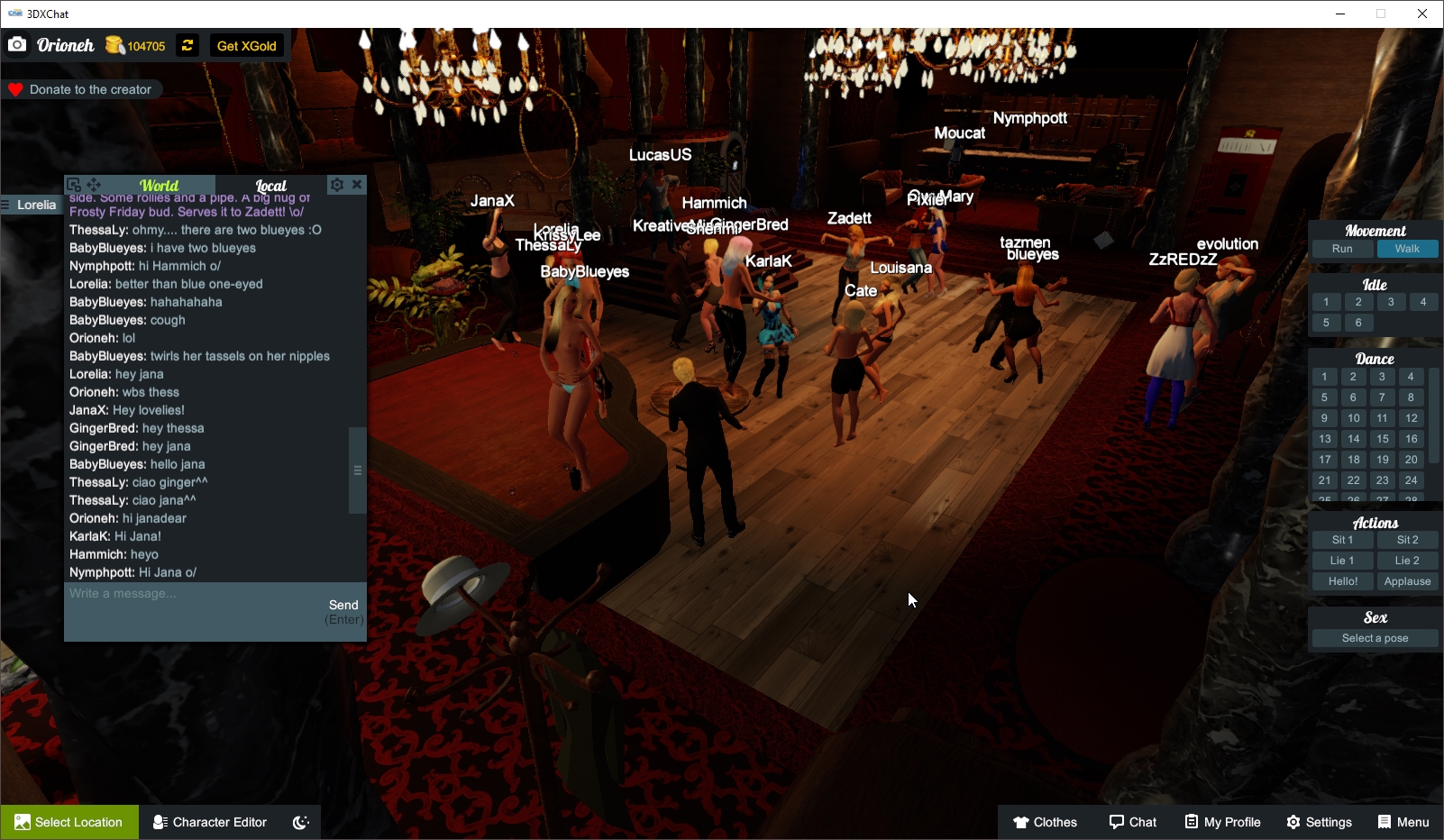Click the resize chat window icon
The width and height of the screenshot is (1444, 840).
[76, 184]
